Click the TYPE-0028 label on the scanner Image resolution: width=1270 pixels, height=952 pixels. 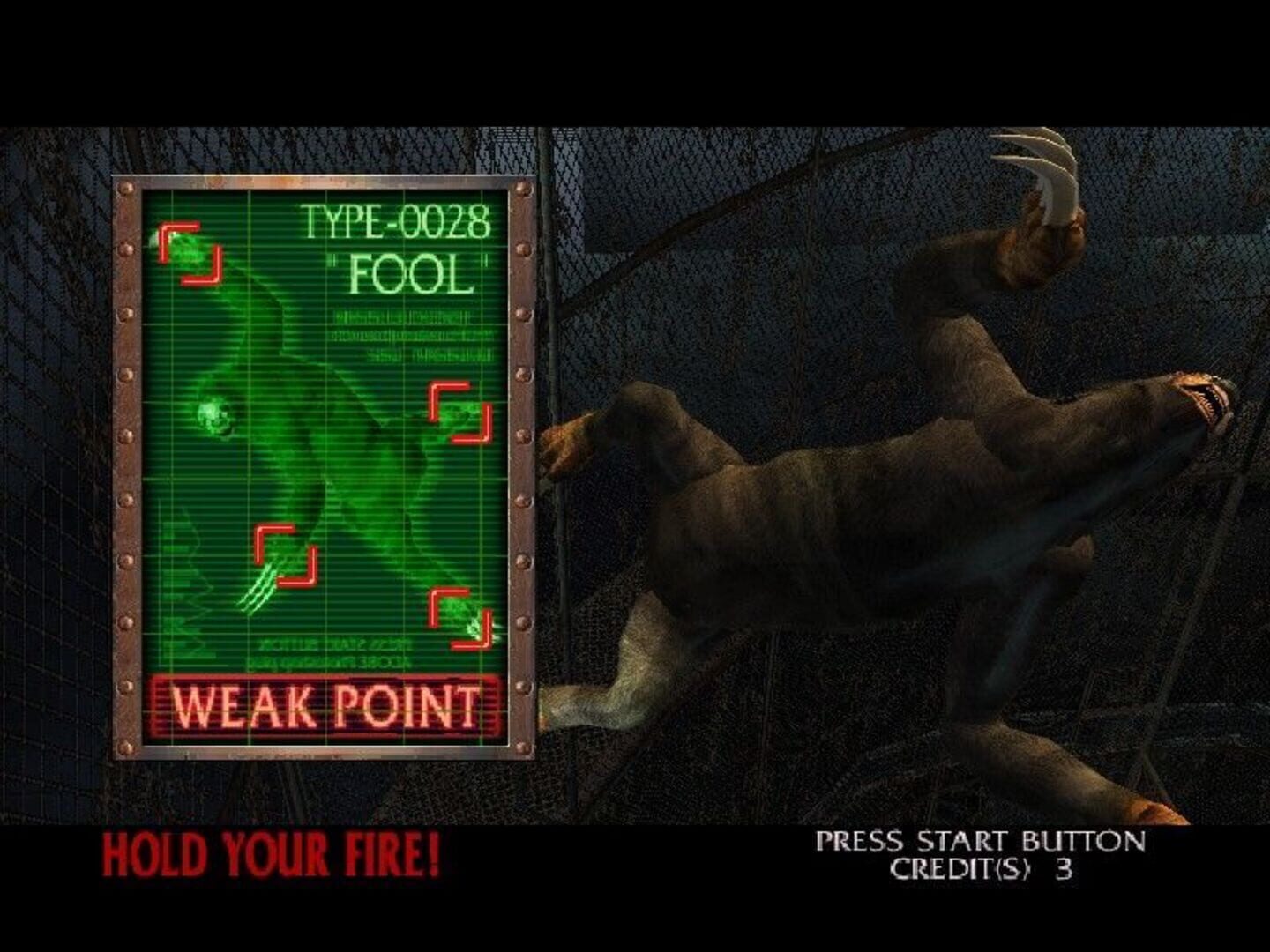(x=395, y=222)
